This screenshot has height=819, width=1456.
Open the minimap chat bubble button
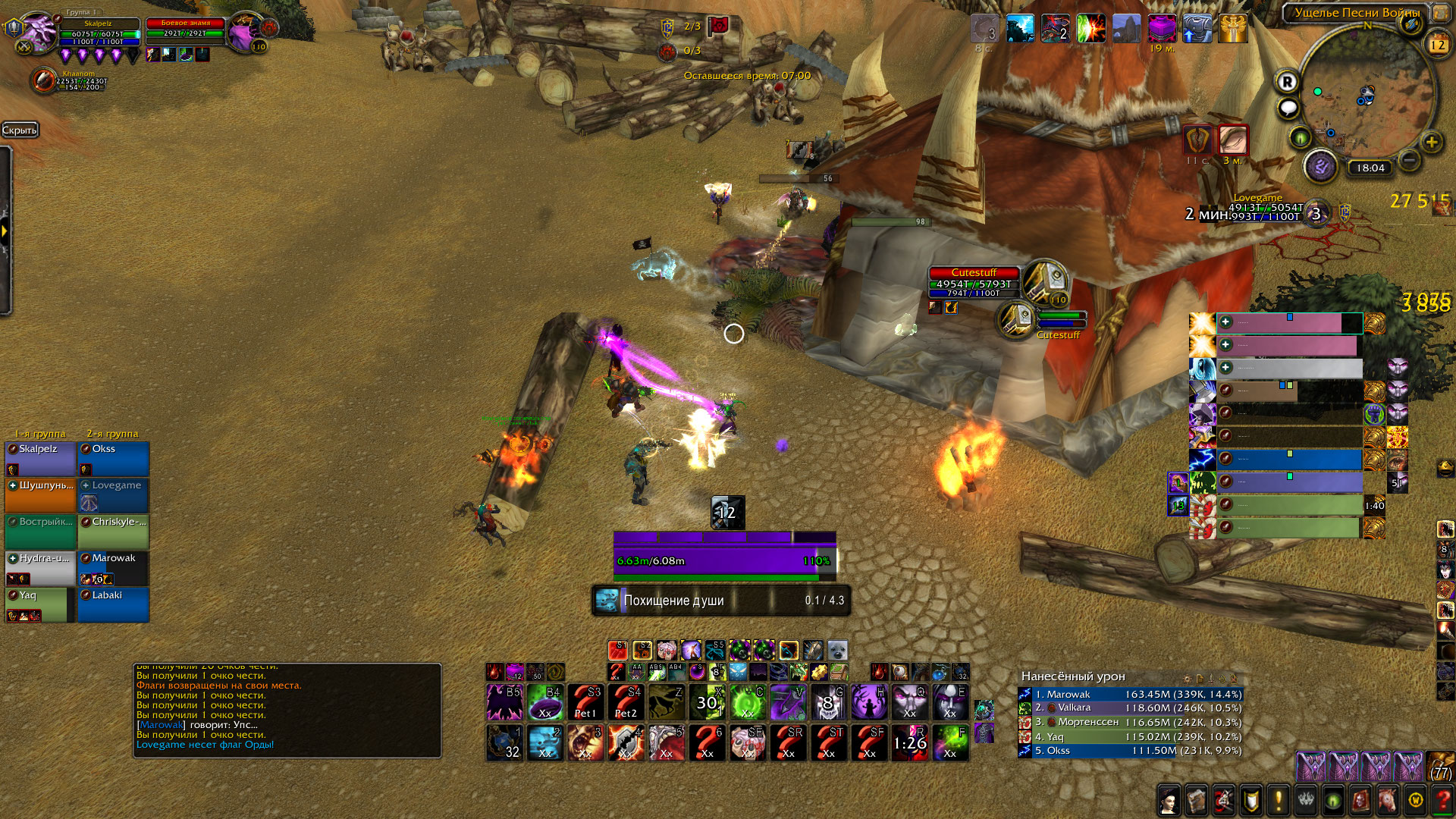tap(1288, 108)
